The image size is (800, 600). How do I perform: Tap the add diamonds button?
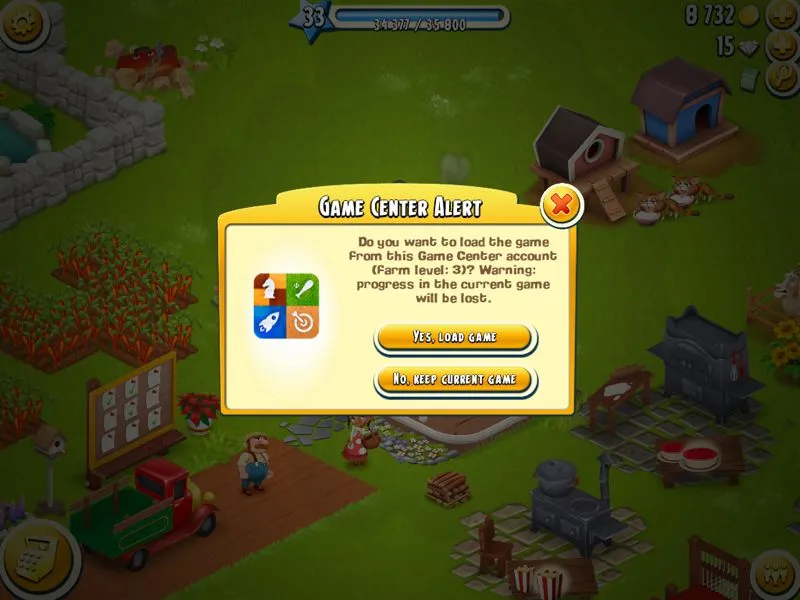coord(781,46)
